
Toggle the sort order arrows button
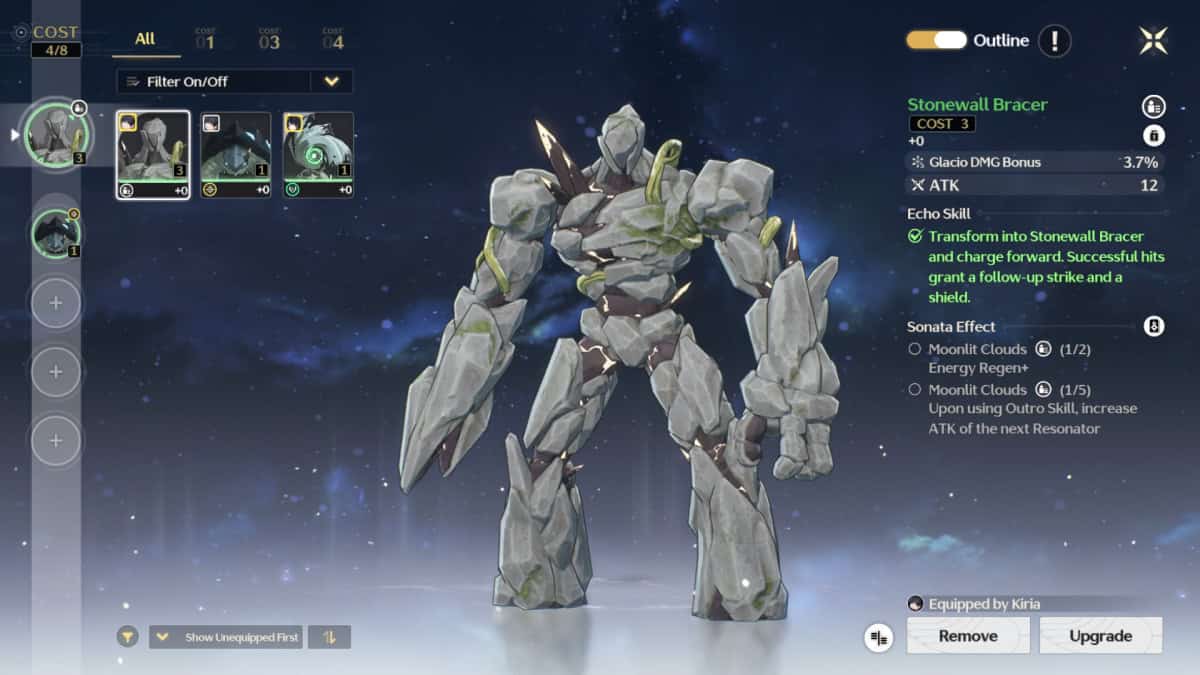[330, 637]
